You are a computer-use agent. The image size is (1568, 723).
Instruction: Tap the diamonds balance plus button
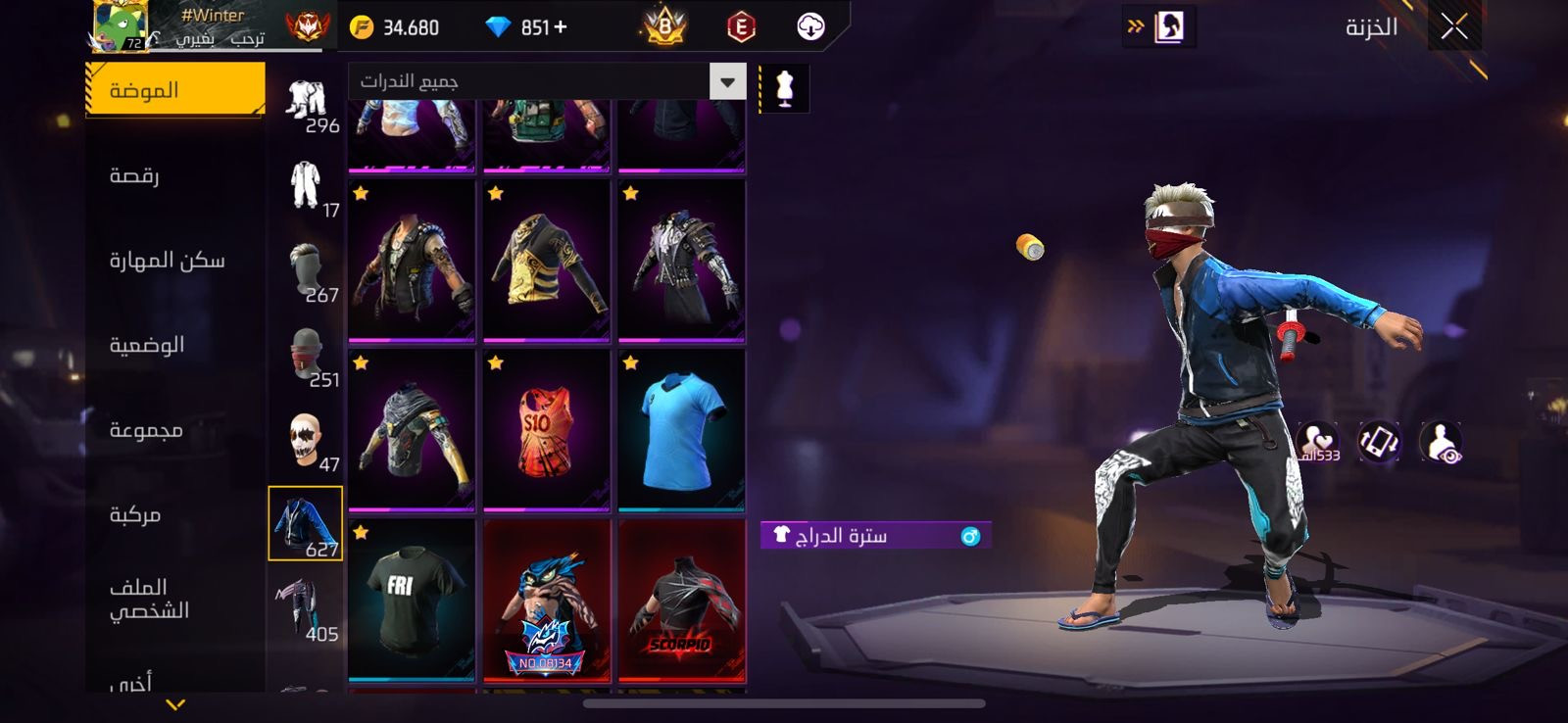[x=561, y=27]
